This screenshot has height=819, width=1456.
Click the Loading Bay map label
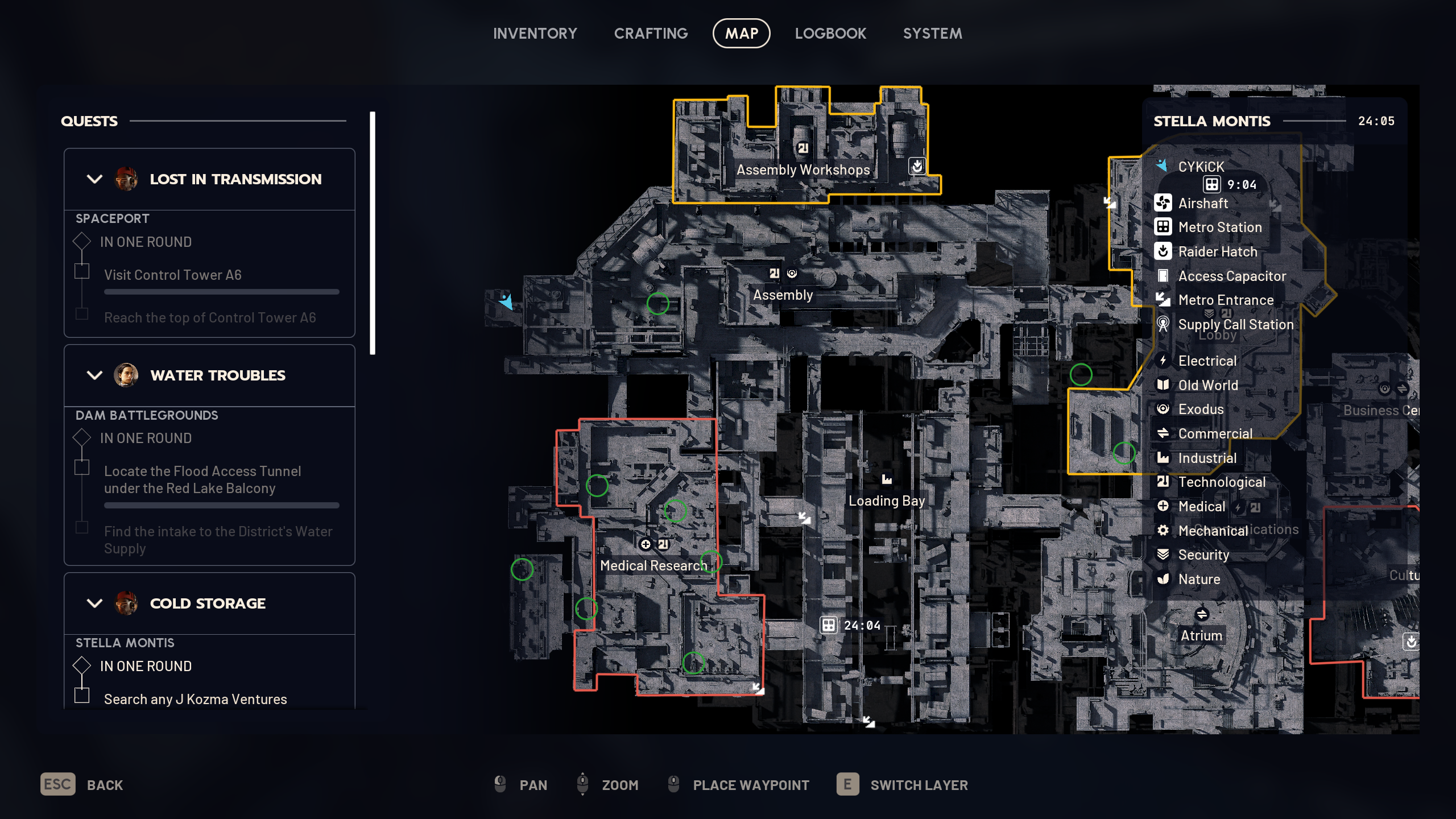(x=886, y=500)
